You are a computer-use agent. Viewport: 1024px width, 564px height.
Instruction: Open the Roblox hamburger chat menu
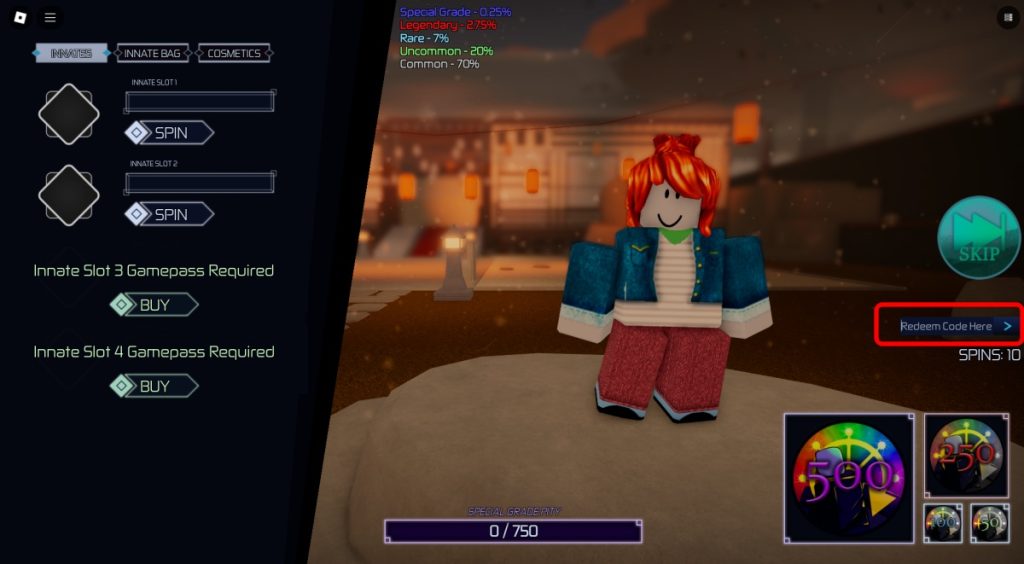(50, 17)
